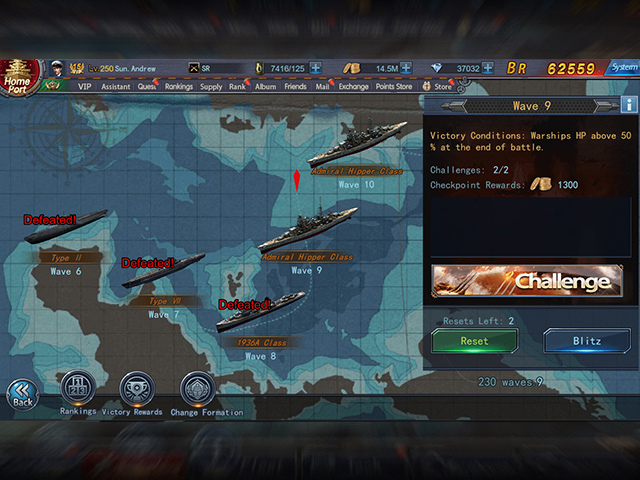Open the VIP menu
Image resolution: width=640 pixels, height=480 pixels.
tap(84, 87)
